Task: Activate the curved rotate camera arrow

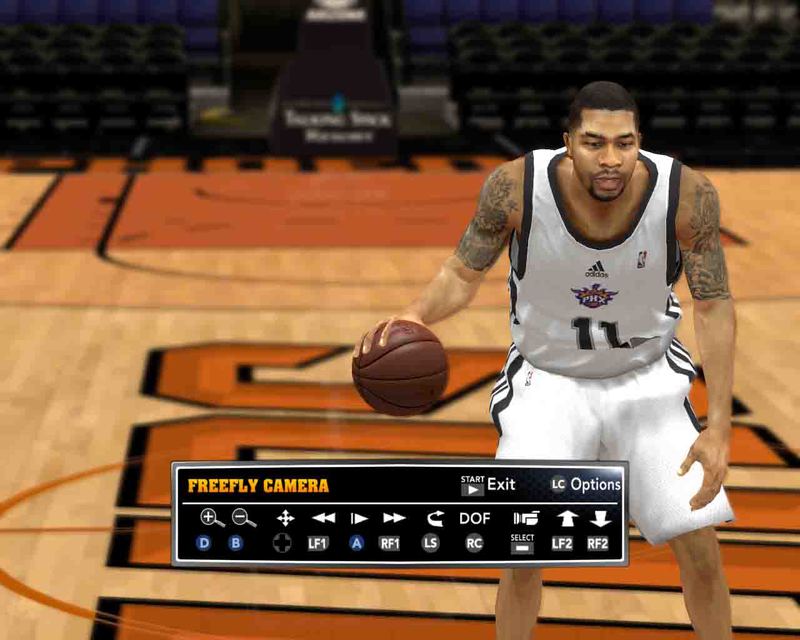Action: [434, 518]
